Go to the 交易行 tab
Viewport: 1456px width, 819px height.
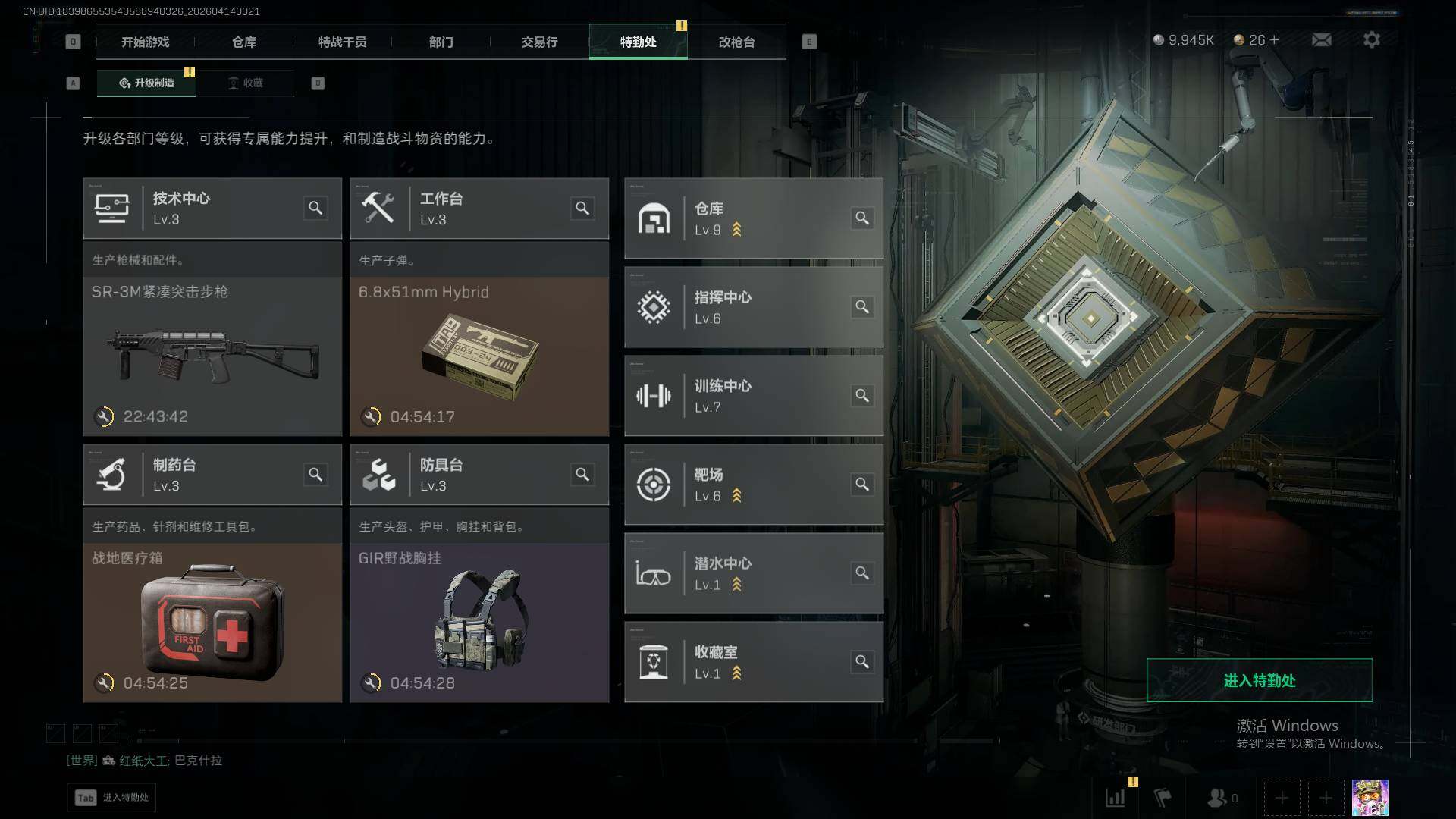(x=539, y=42)
